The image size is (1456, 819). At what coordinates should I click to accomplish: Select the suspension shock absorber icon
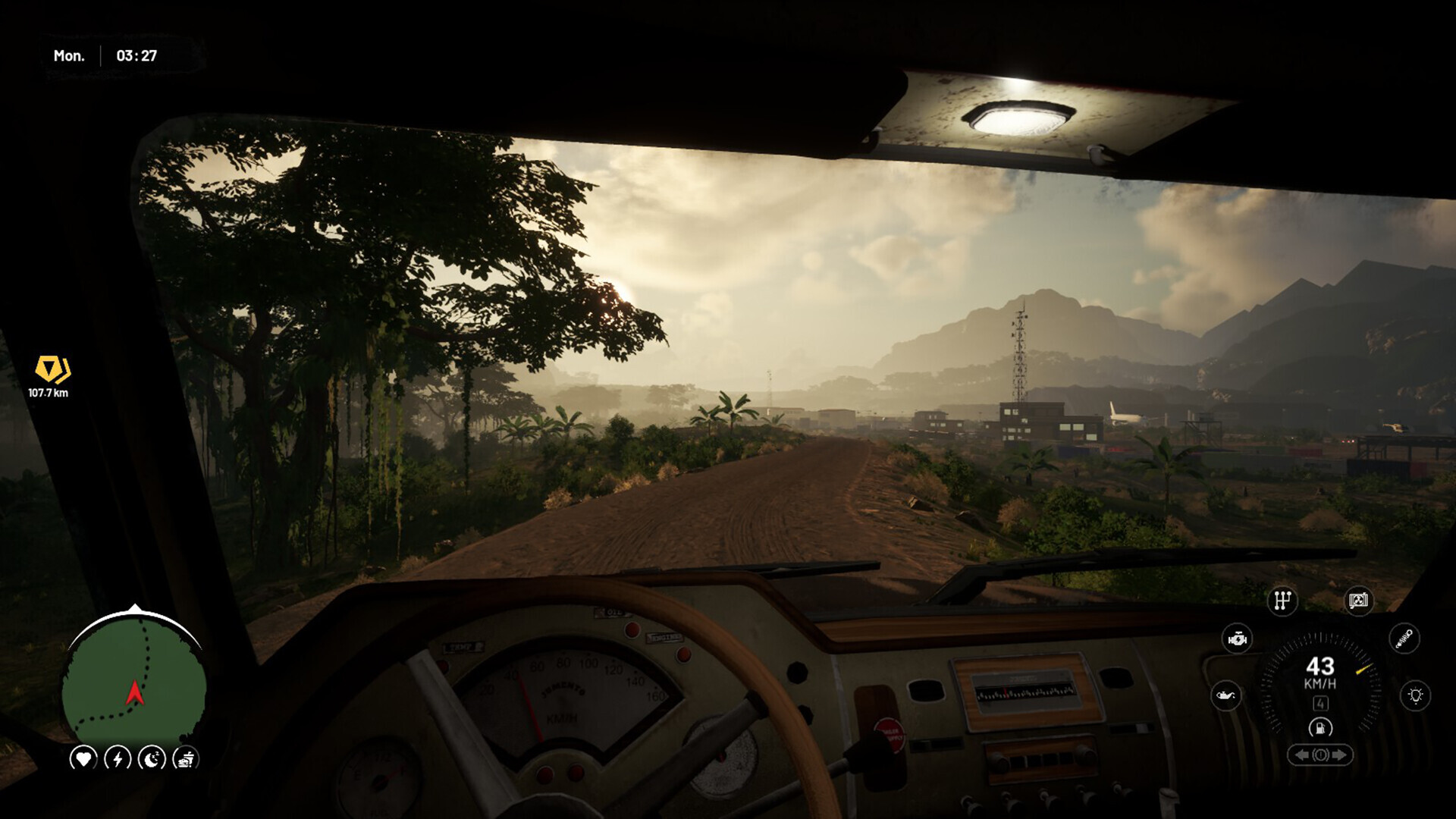pyautogui.click(x=1404, y=638)
